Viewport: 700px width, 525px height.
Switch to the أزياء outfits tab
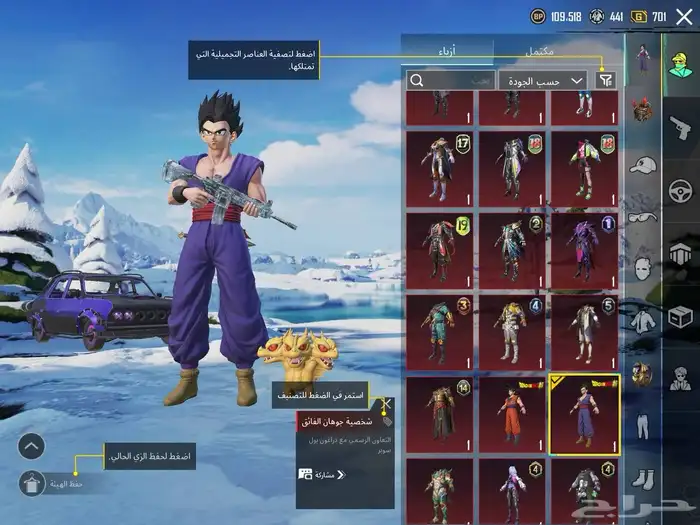click(447, 50)
